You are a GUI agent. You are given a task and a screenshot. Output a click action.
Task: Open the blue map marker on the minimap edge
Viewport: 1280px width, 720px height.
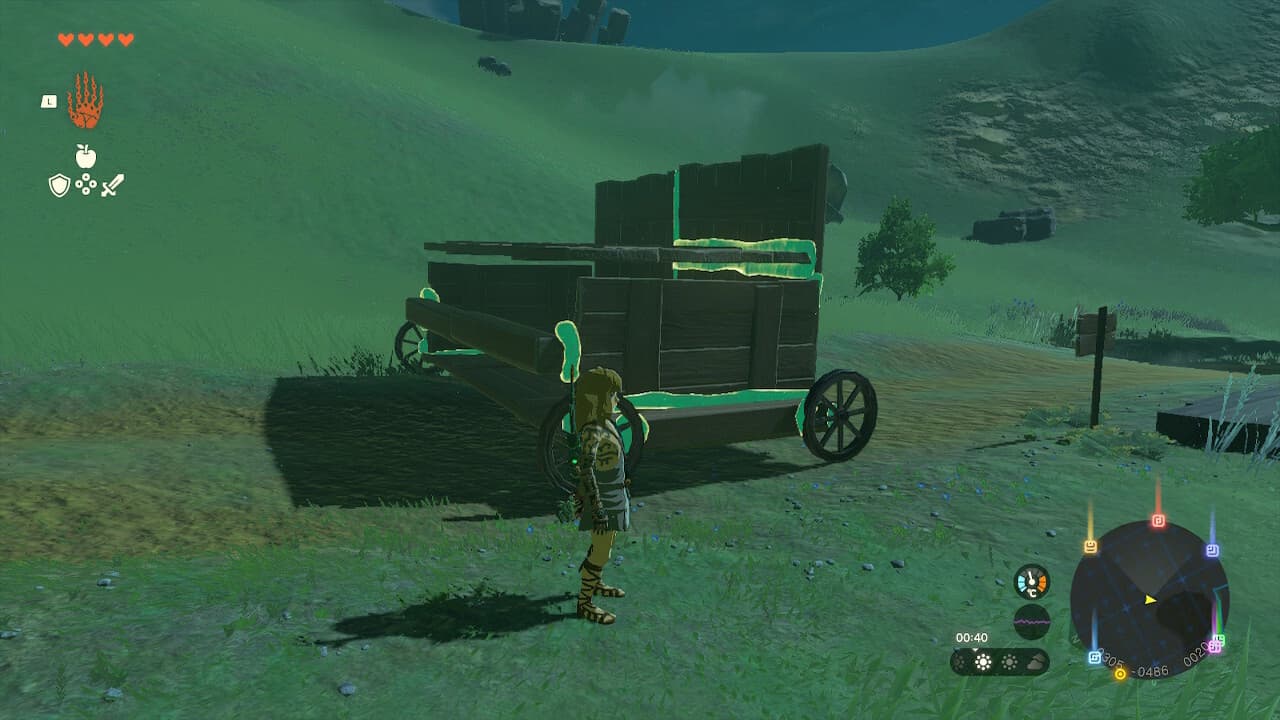coord(1094,657)
